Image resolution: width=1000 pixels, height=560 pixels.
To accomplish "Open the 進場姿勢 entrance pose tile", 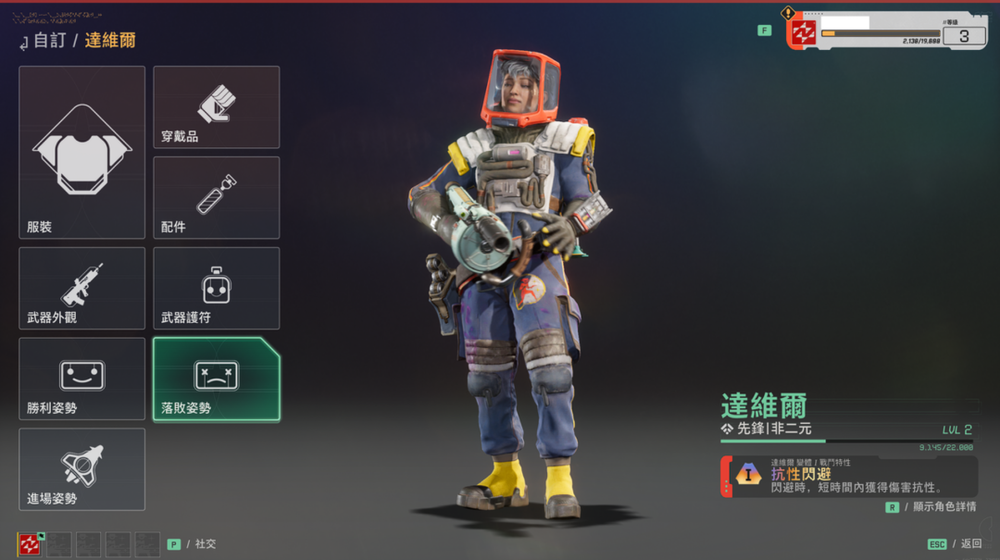I will 82,469.
